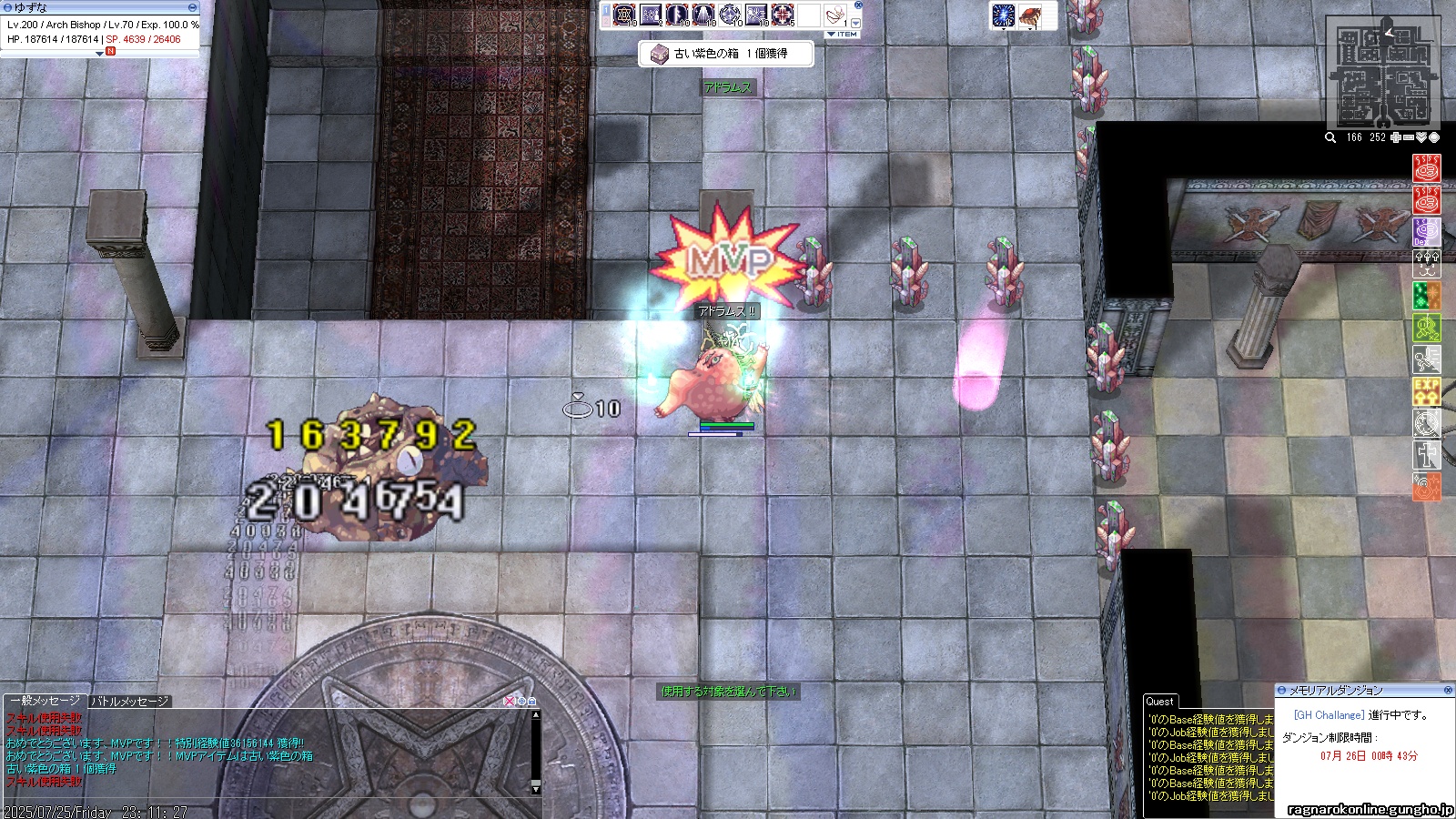The width and height of the screenshot is (1456, 819).
Task: Use the wing item in the hotbar
Action: pyautogui.click(x=834, y=15)
